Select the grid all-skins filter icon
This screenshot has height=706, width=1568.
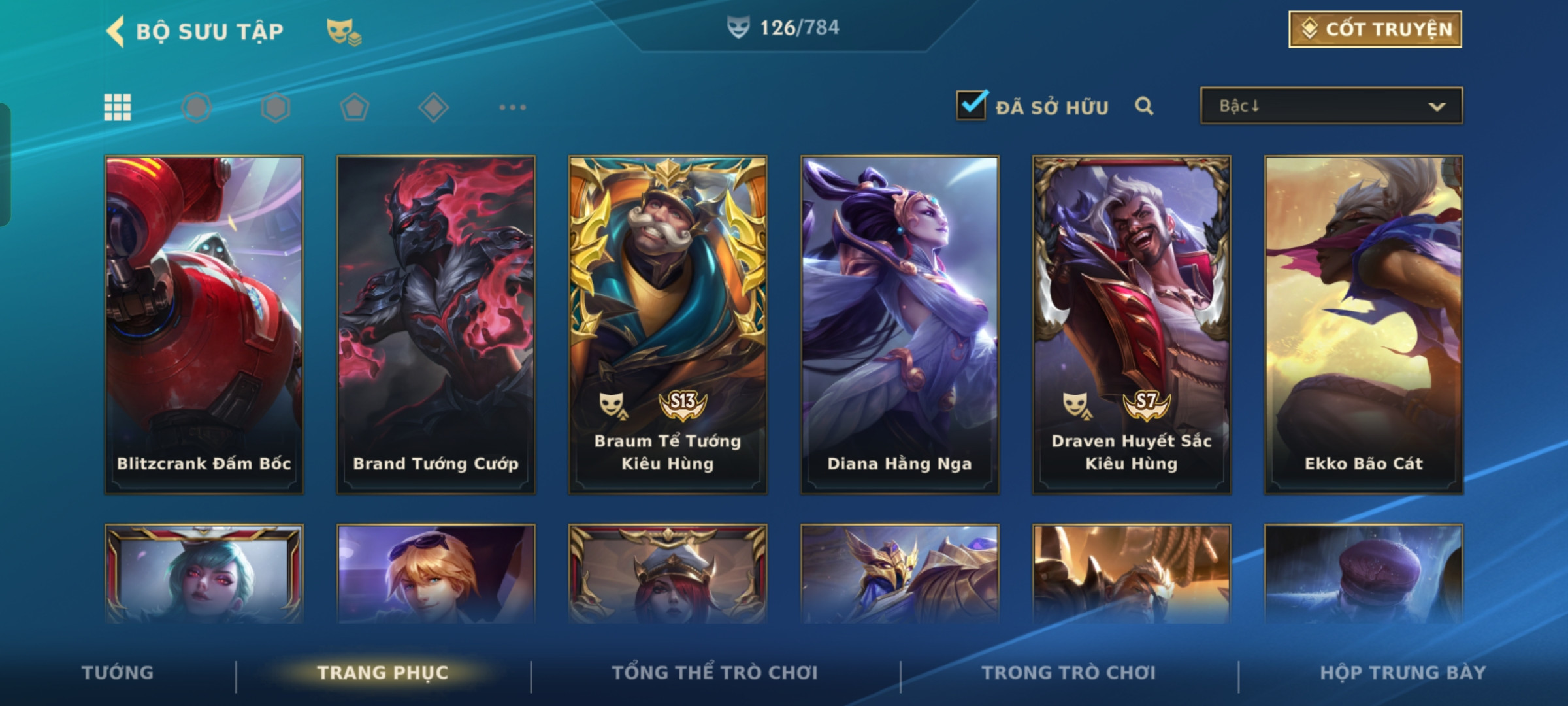coord(118,107)
